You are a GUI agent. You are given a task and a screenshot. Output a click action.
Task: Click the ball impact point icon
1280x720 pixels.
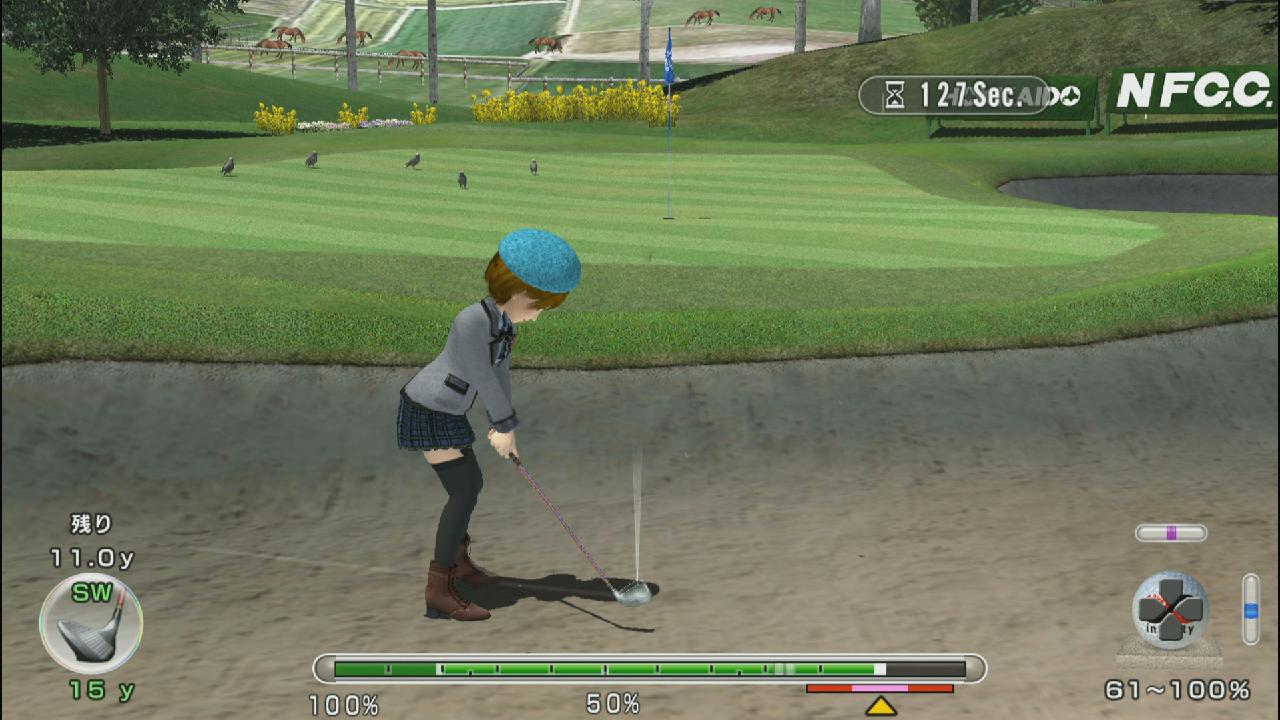(x=1170, y=609)
